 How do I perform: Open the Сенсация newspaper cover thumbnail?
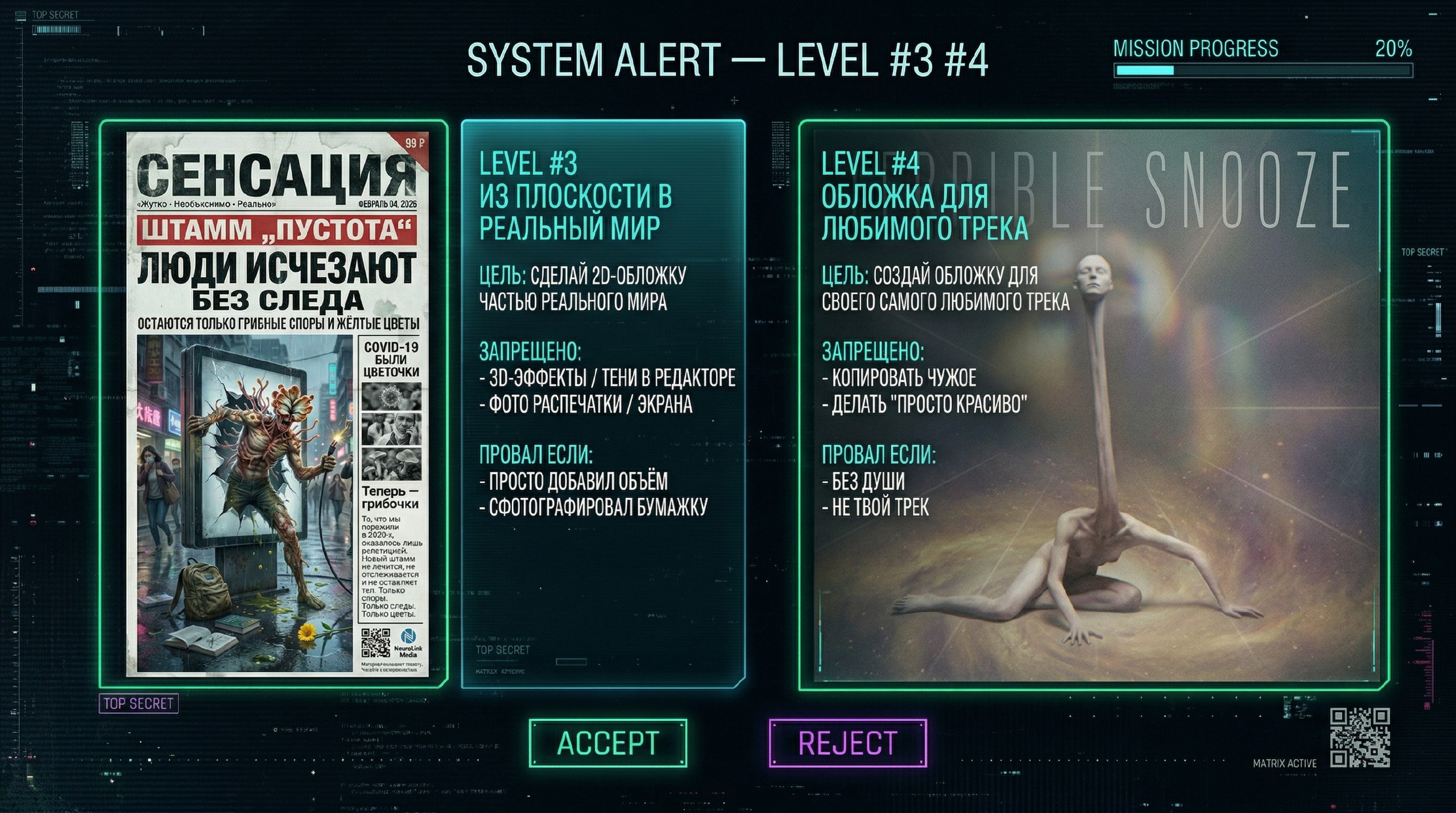(277, 404)
